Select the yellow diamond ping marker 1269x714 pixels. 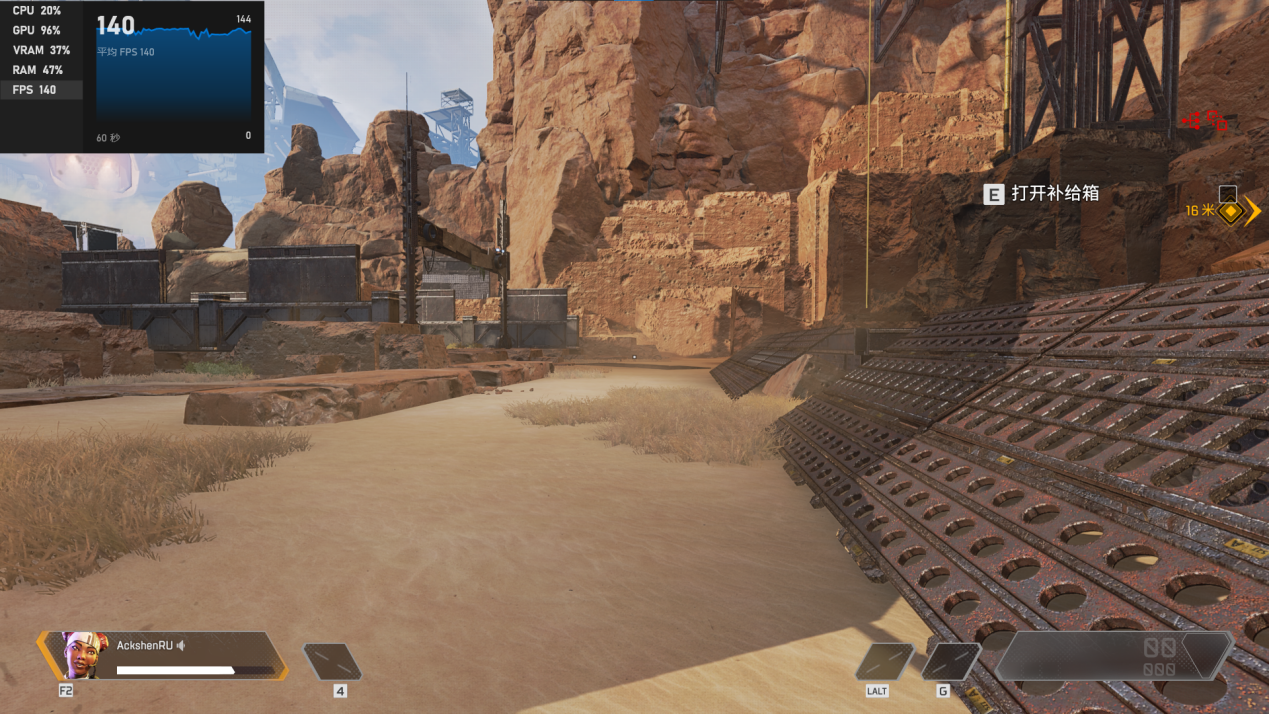[1230, 212]
